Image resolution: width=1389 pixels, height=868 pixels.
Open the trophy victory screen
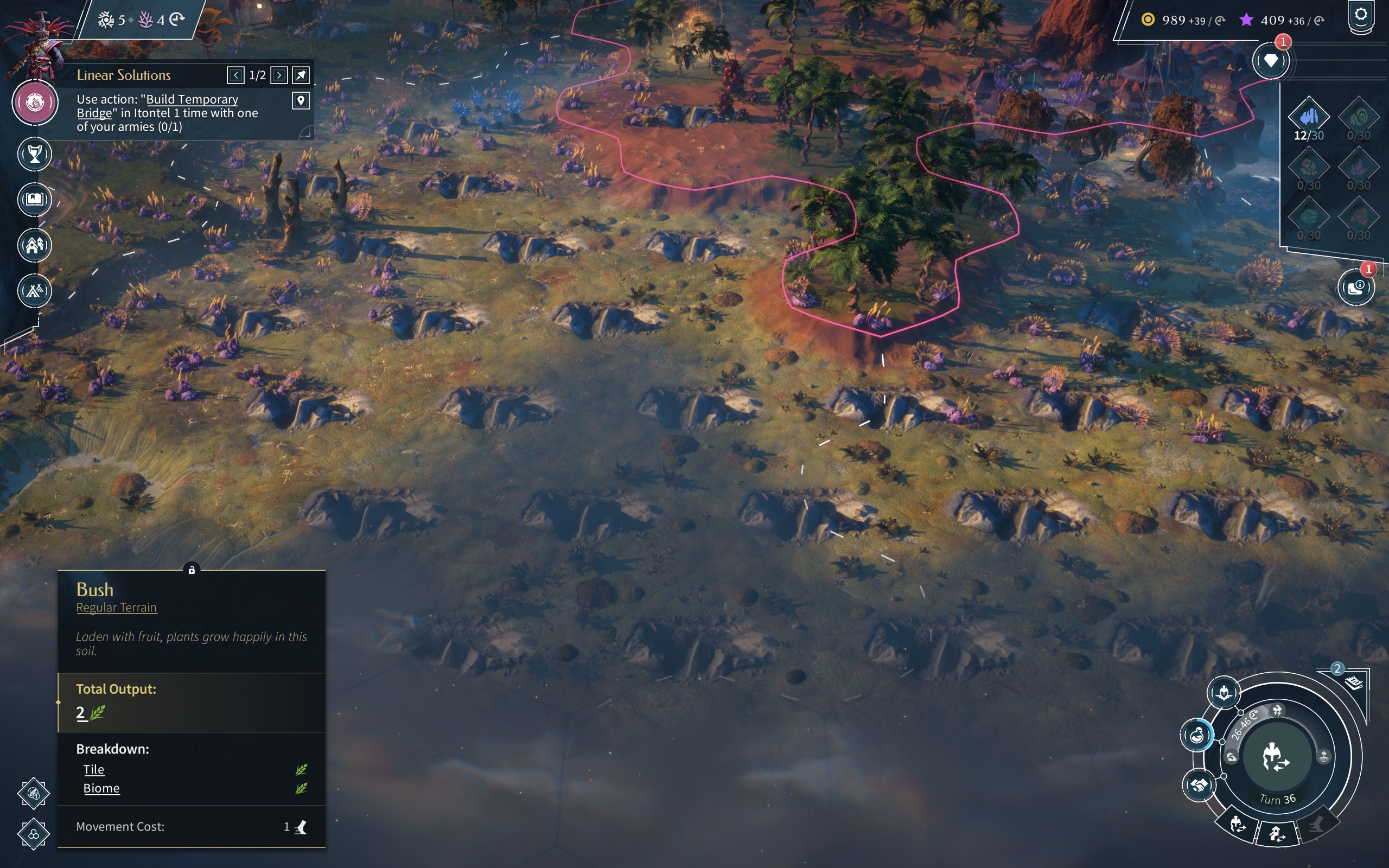click(x=35, y=154)
